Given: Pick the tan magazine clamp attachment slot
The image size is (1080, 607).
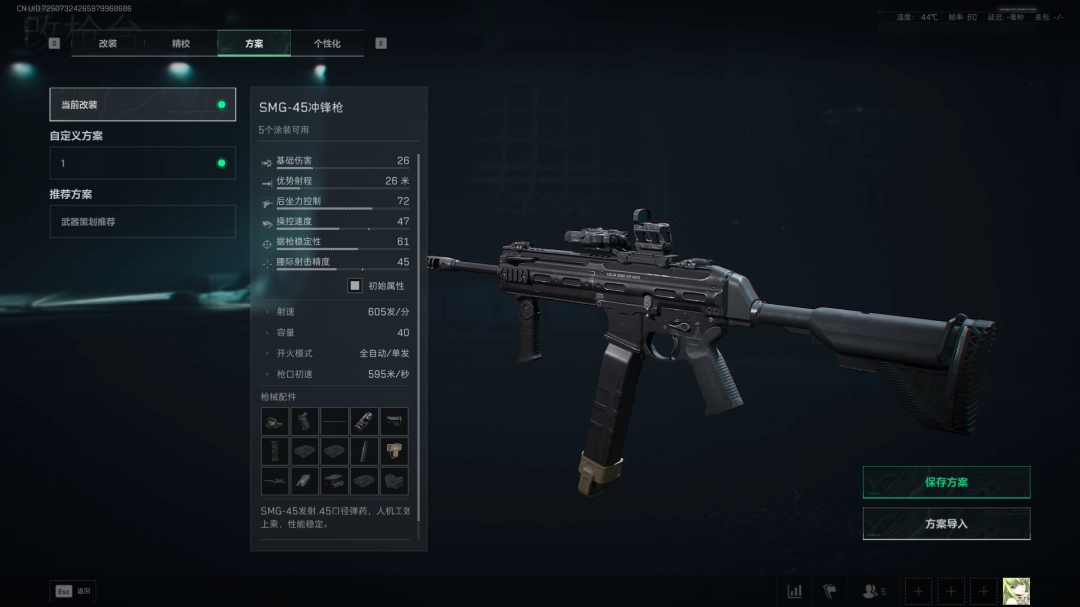Looking at the screenshot, I should coord(394,451).
